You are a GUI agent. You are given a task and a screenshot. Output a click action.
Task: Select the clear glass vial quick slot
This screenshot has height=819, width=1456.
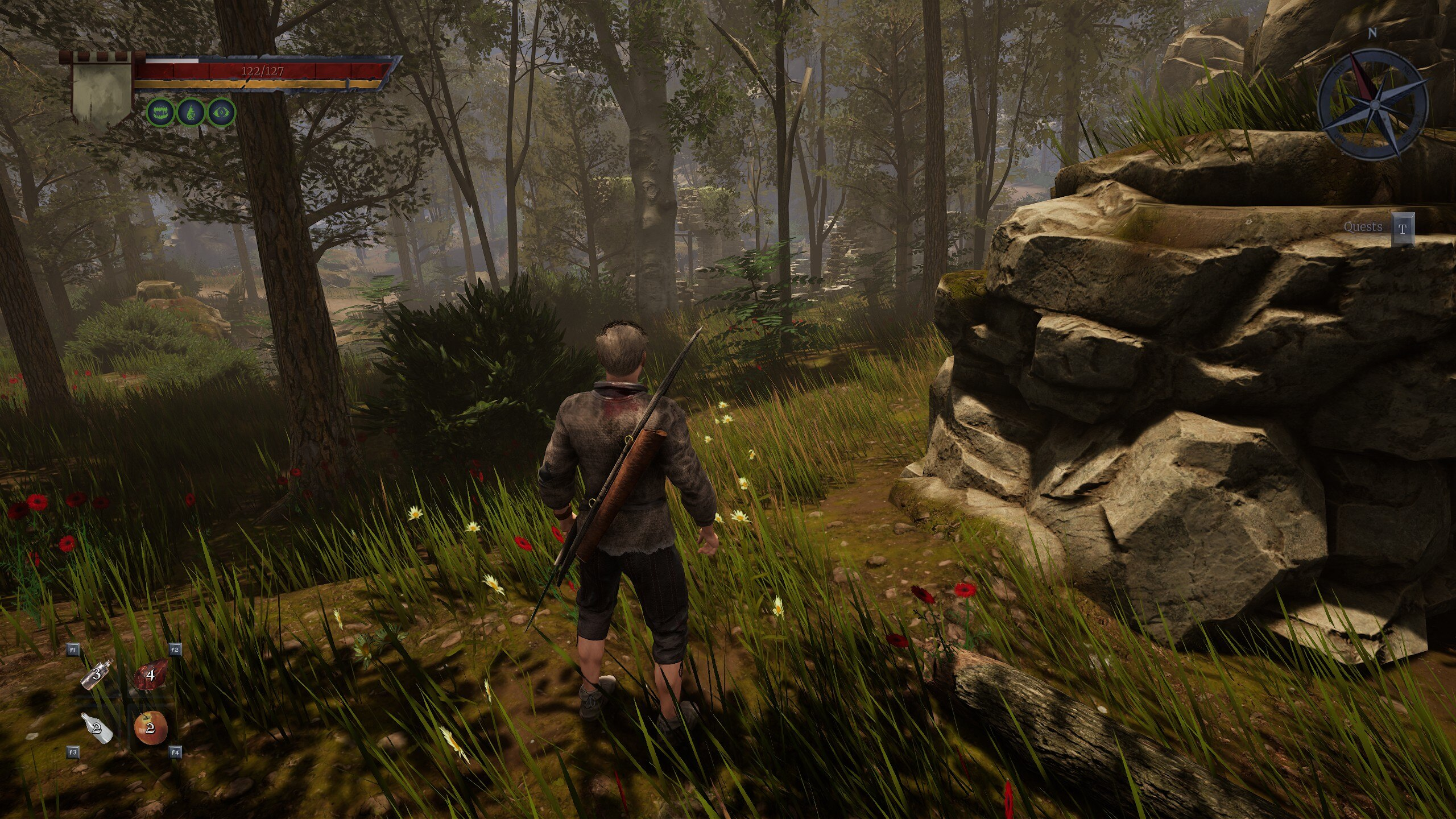pos(97,675)
